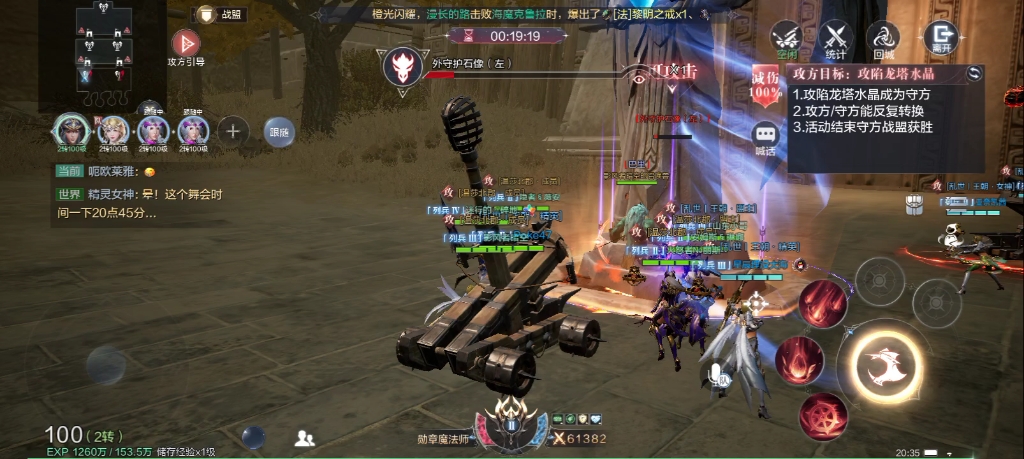Toggle the 空闲 idle status icon
Viewport: 1024px width, 459px height.
[786, 38]
